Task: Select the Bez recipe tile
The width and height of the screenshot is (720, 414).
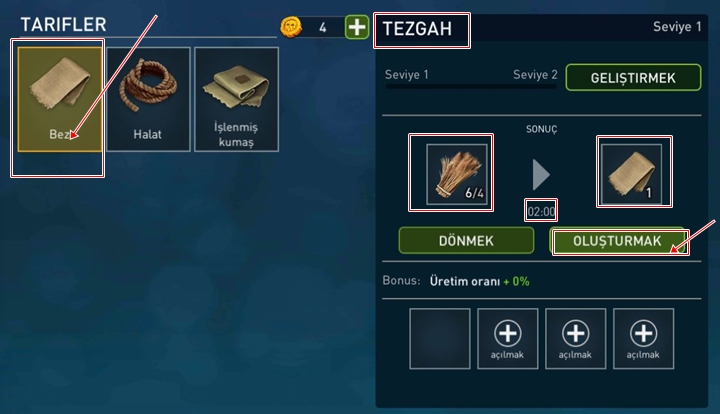Action: click(x=60, y=99)
